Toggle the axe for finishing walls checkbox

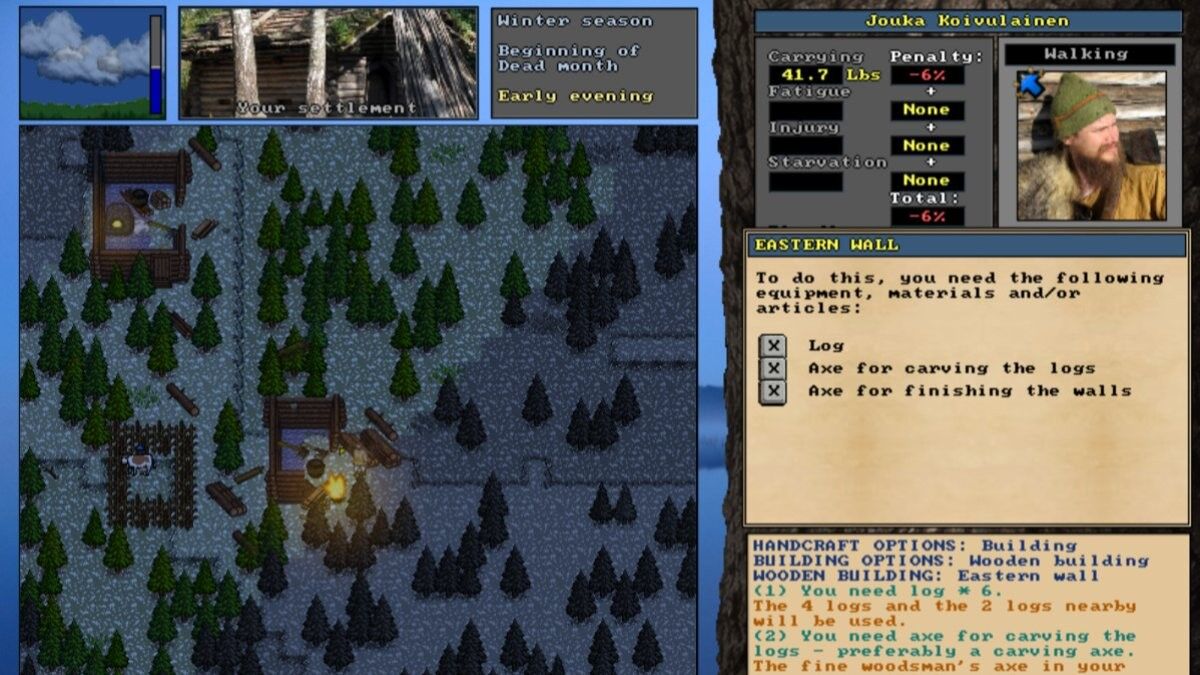pos(772,392)
